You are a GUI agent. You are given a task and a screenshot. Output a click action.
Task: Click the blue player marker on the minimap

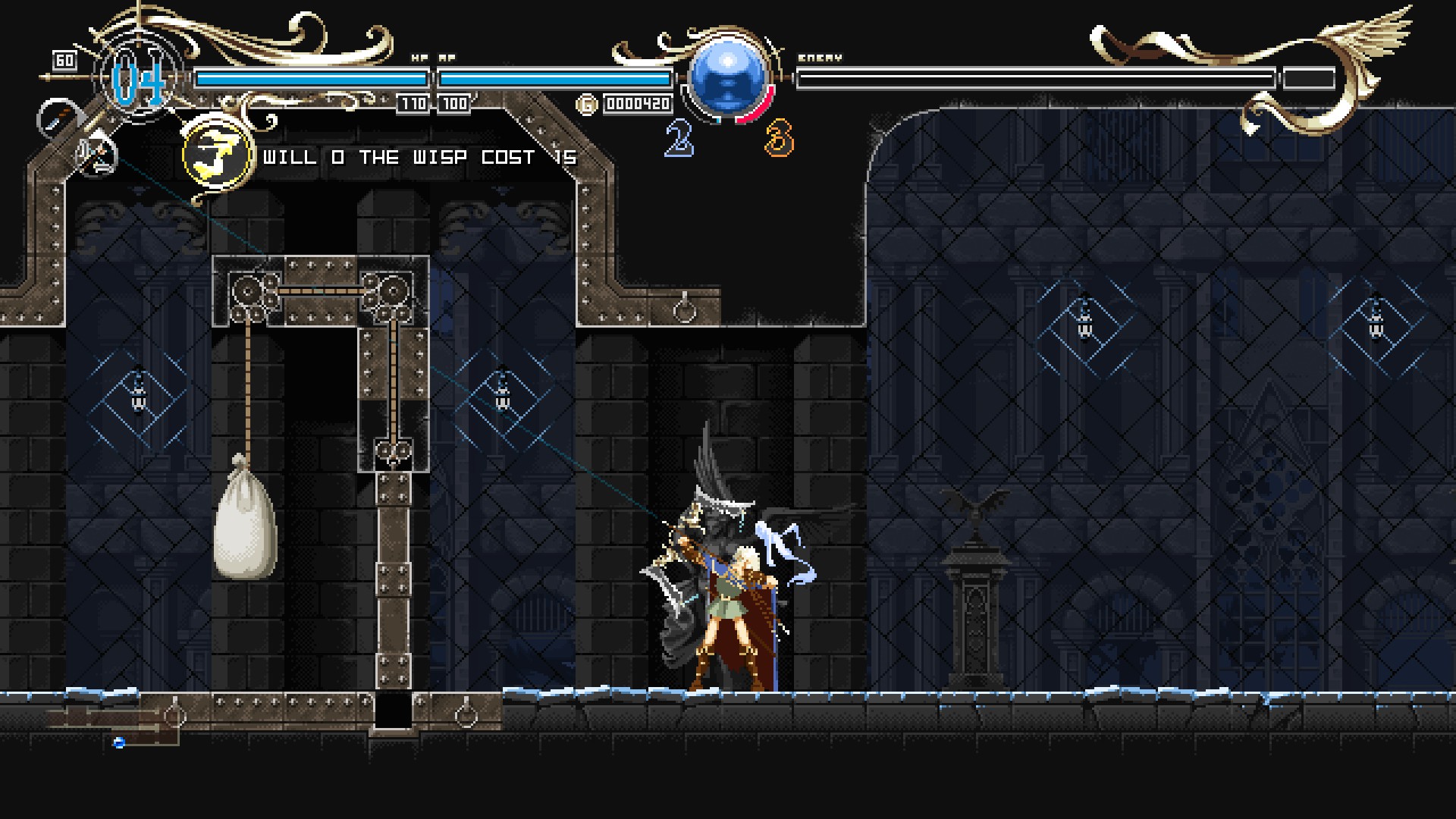tap(118, 742)
